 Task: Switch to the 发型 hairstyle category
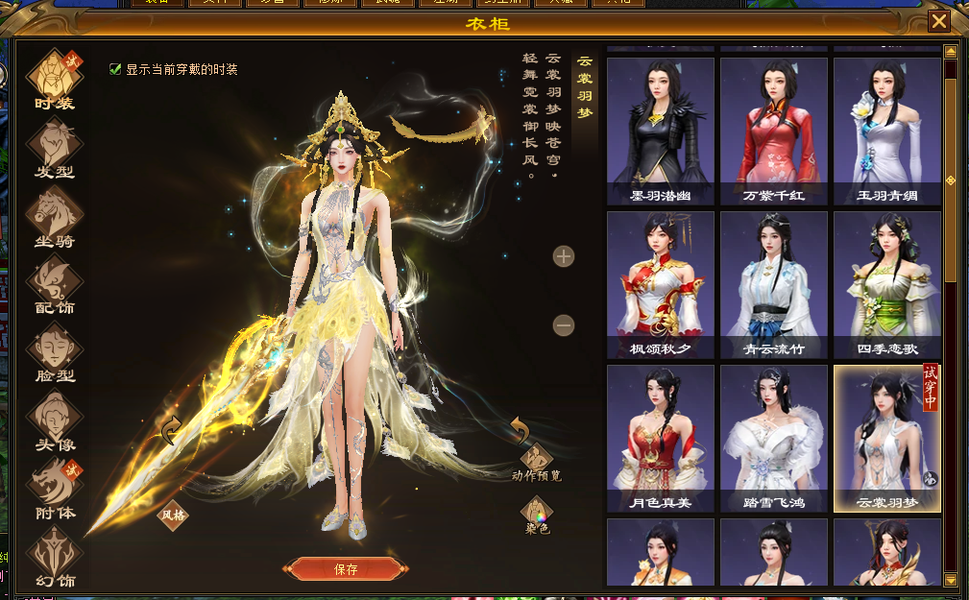pos(54,147)
